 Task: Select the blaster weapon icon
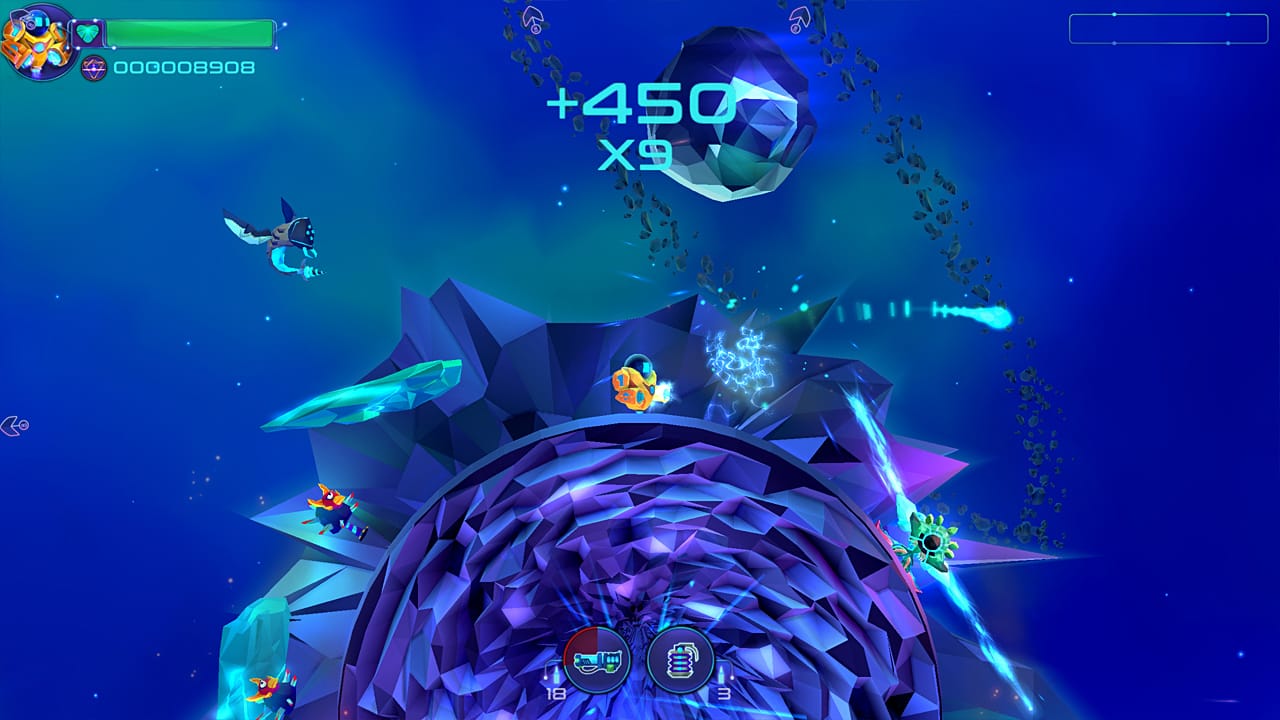tap(597, 660)
